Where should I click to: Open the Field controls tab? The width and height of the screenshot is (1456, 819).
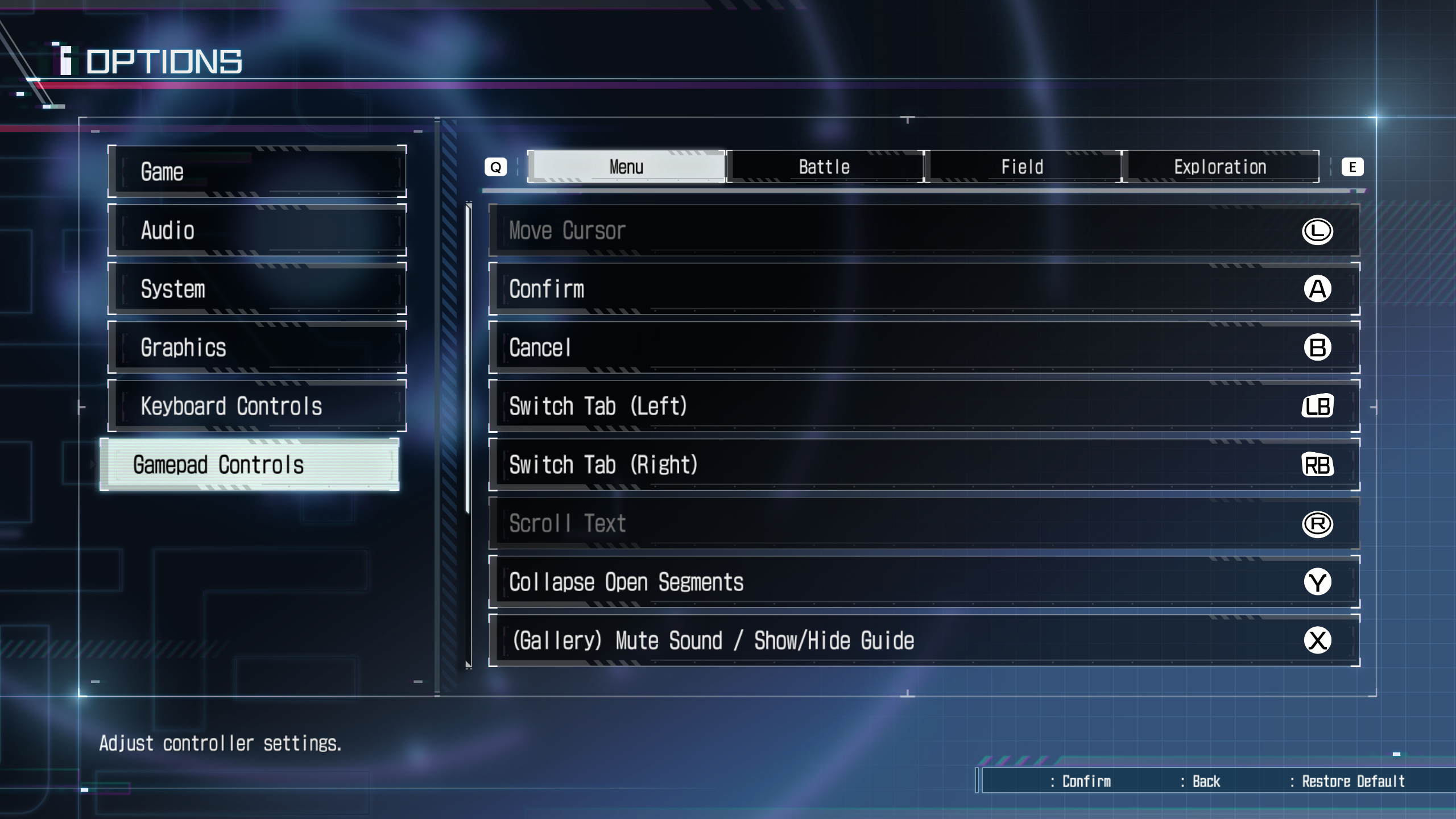pyautogui.click(x=1022, y=167)
